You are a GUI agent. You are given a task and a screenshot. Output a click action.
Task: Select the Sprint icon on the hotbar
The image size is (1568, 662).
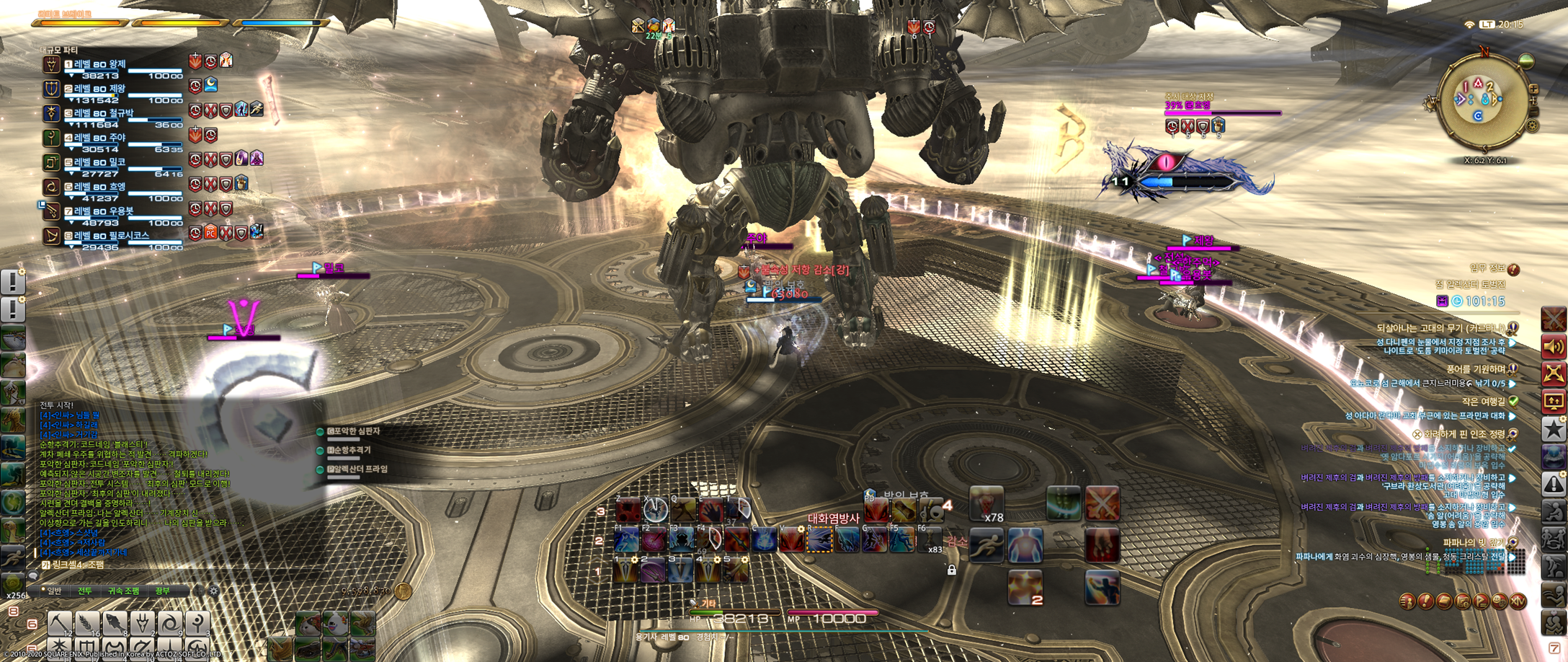tap(986, 545)
